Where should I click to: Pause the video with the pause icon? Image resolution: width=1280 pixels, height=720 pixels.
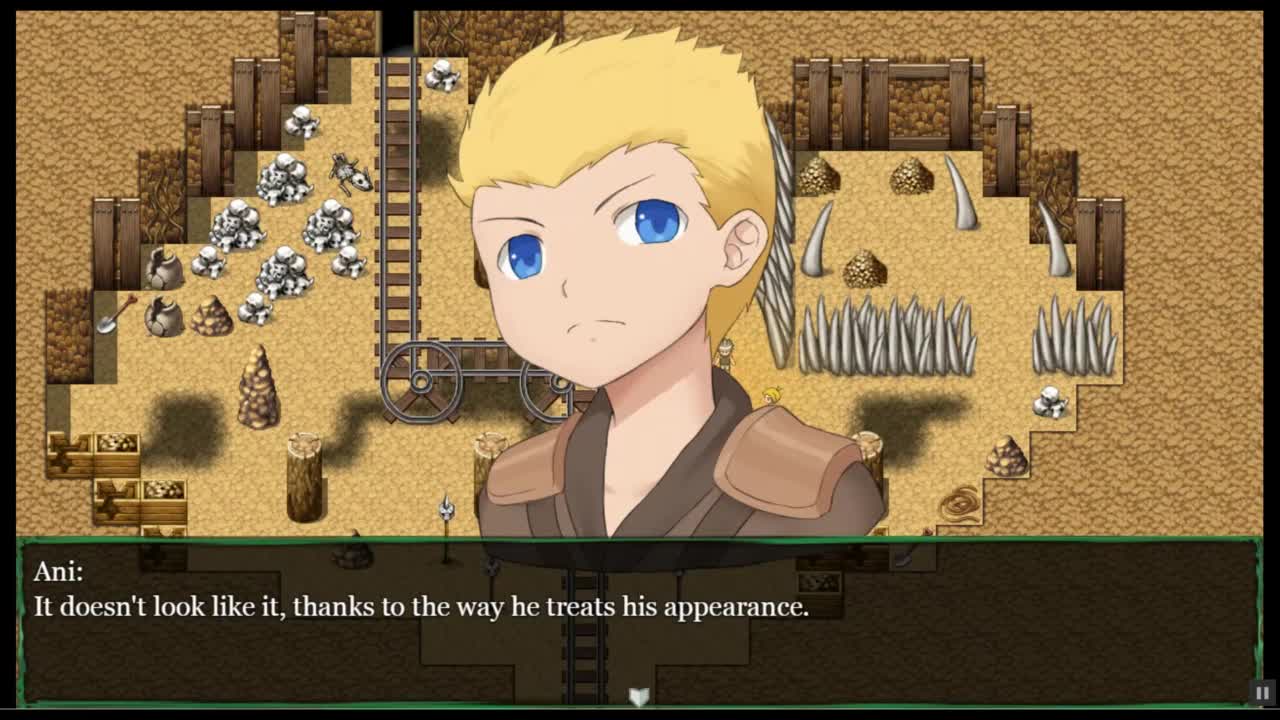point(1262,692)
